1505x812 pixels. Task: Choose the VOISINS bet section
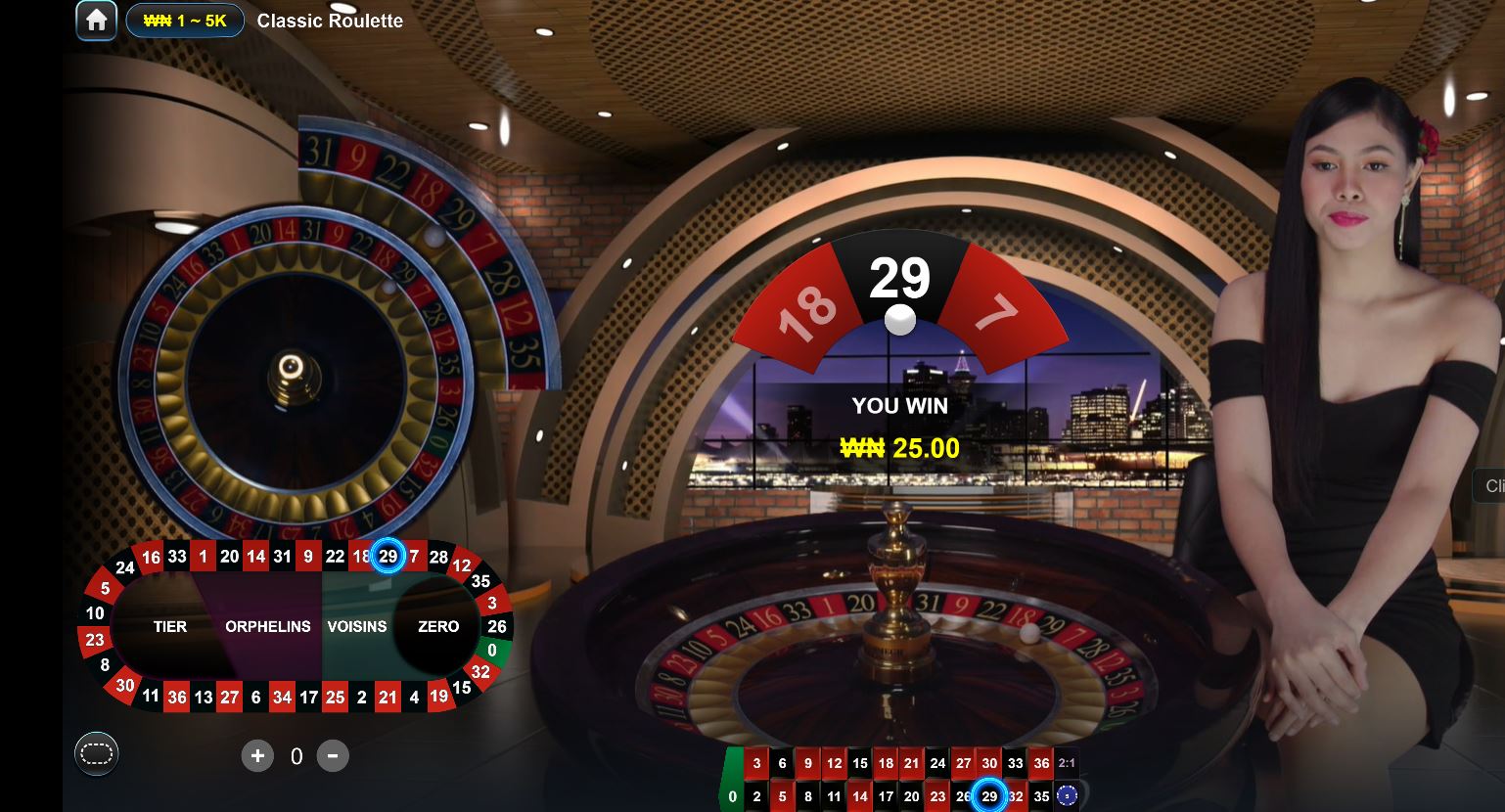(356, 626)
